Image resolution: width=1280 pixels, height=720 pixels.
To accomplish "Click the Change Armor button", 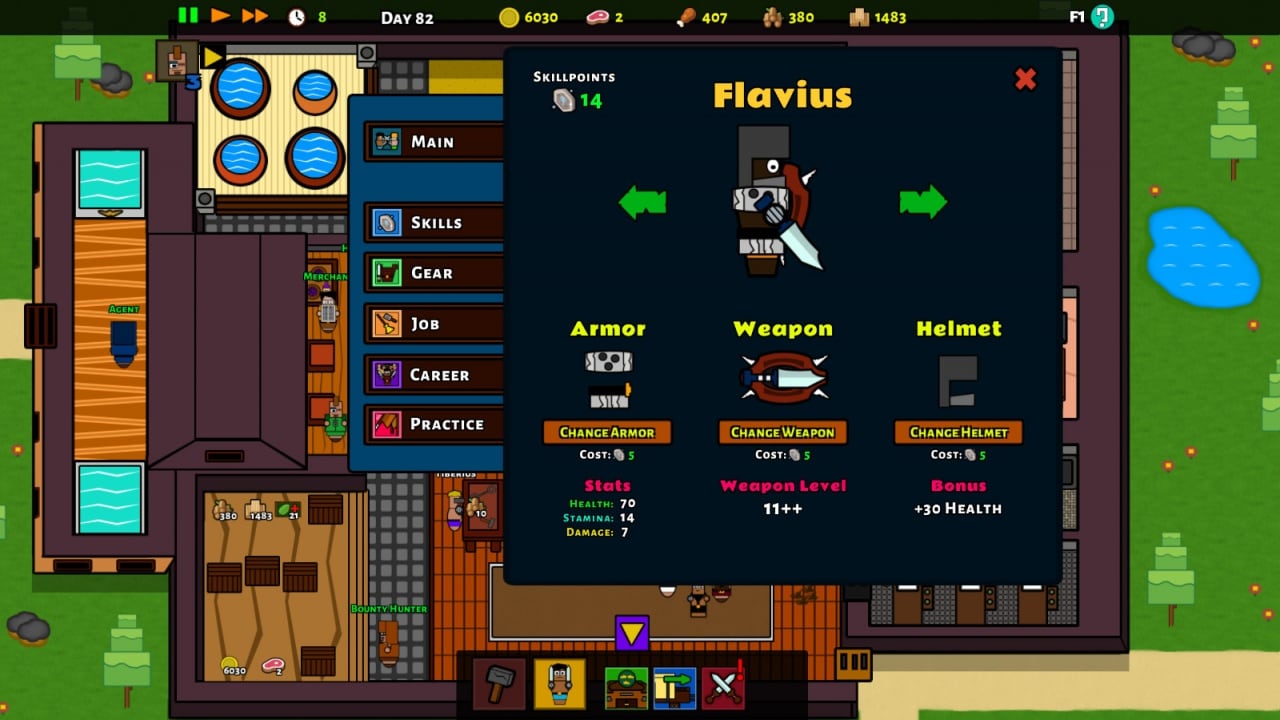I will (x=607, y=432).
